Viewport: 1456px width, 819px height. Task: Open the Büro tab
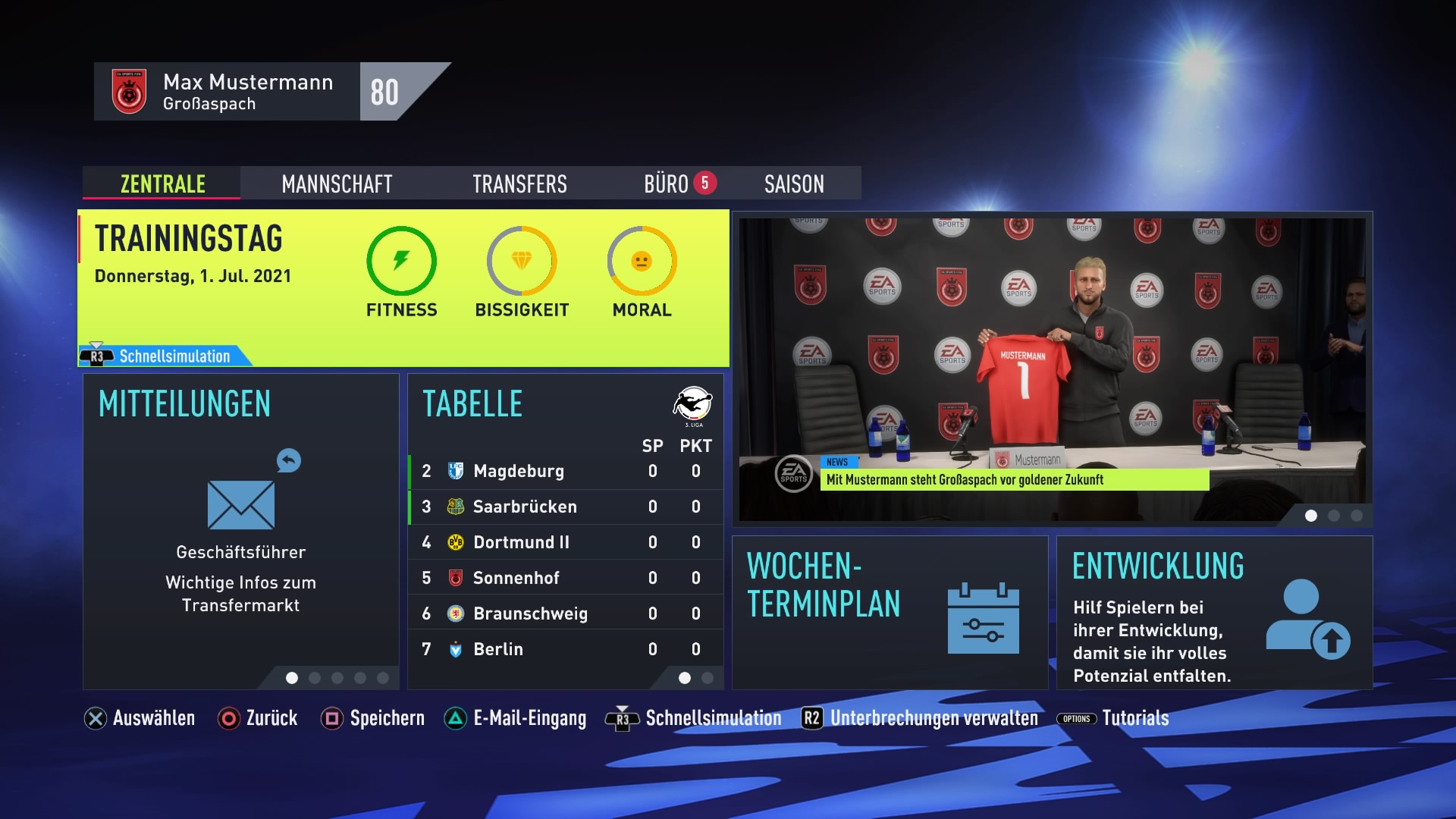pos(667,184)
